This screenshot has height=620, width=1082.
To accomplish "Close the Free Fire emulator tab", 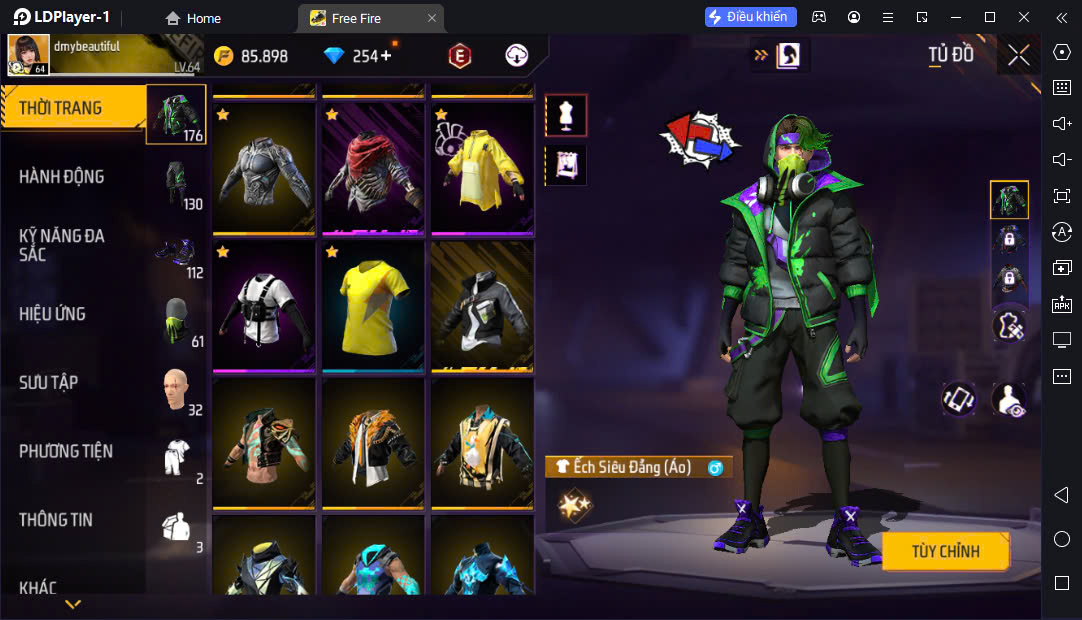I will pyautogui.click(x=431, y=18).
